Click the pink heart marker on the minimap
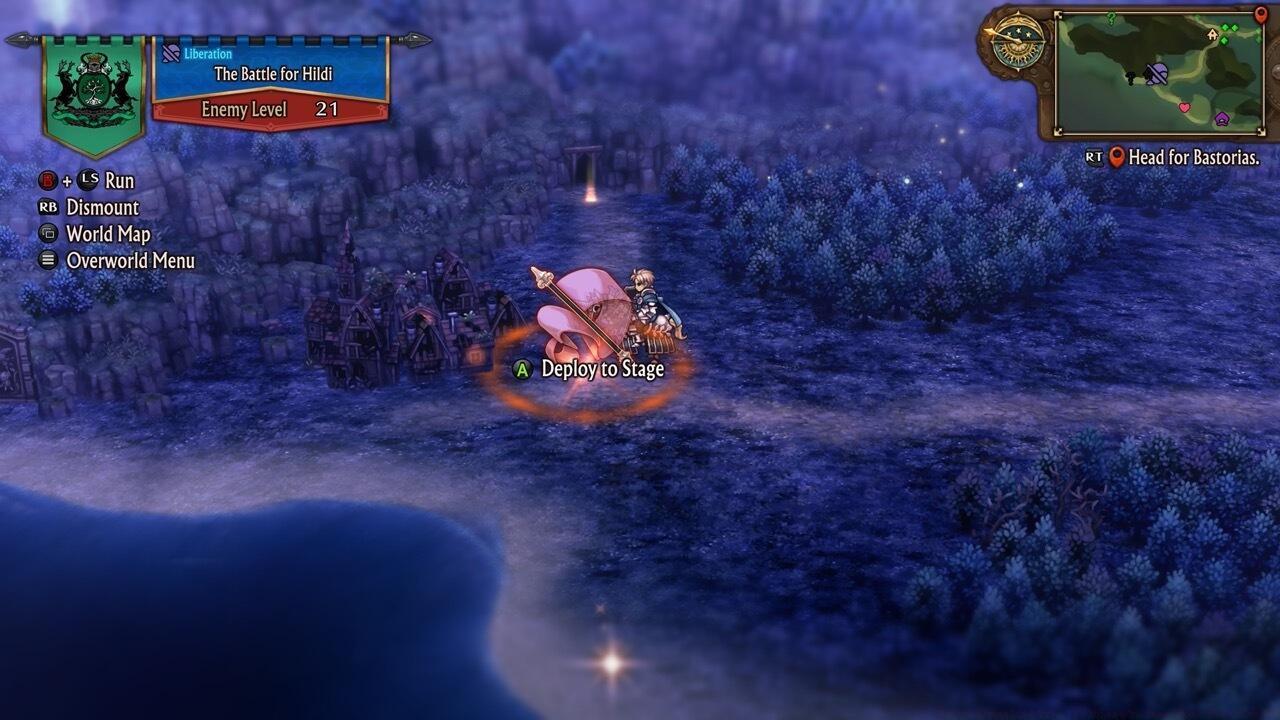The height and width of the screenshot is (720, 1280). coord(1185,107)
